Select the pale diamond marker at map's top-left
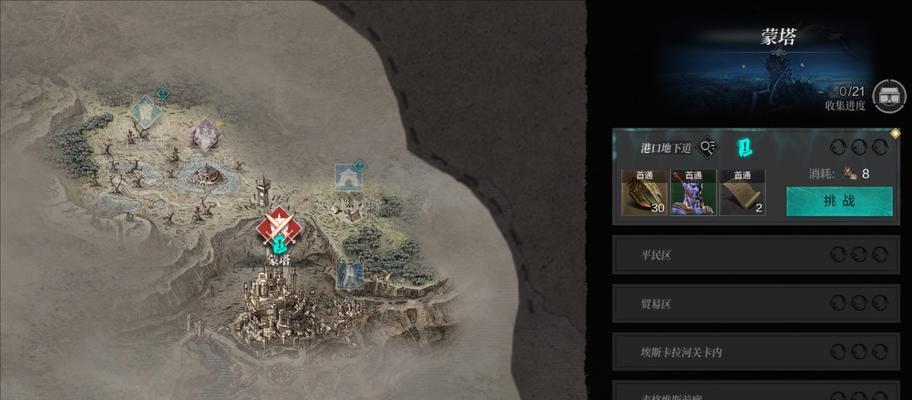The width and height of the screenshot is (912, 400). coord(147,110)
